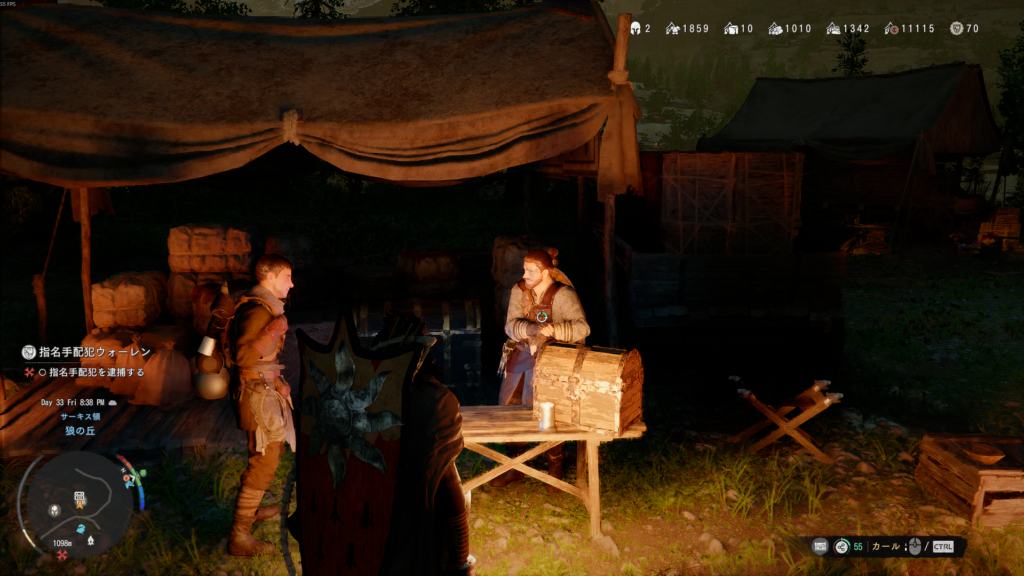Select the crossed-swords quest marker below the minimap
This screenshot has height=576, width=1024.
click(x=62, y=555)
